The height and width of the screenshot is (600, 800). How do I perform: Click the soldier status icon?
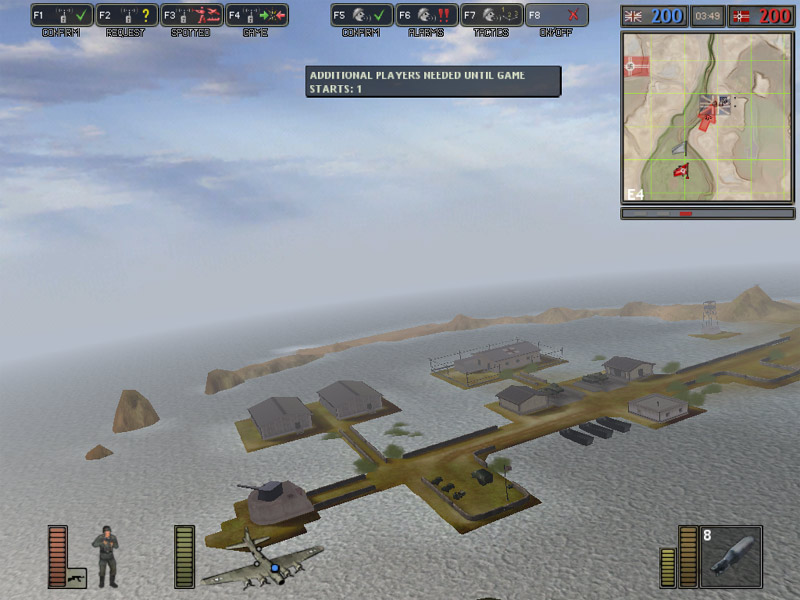pos(104,555)
